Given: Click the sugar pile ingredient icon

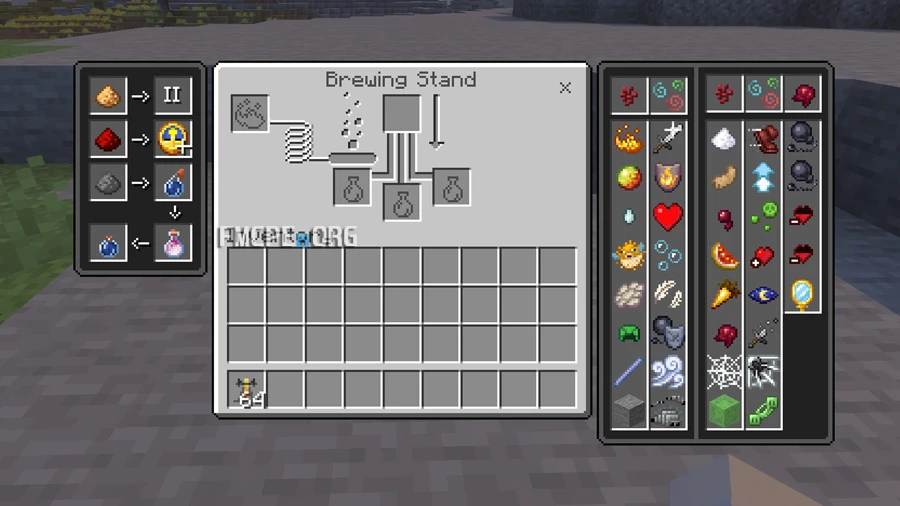Looking at the screenshot, I should tap(723, 140).
